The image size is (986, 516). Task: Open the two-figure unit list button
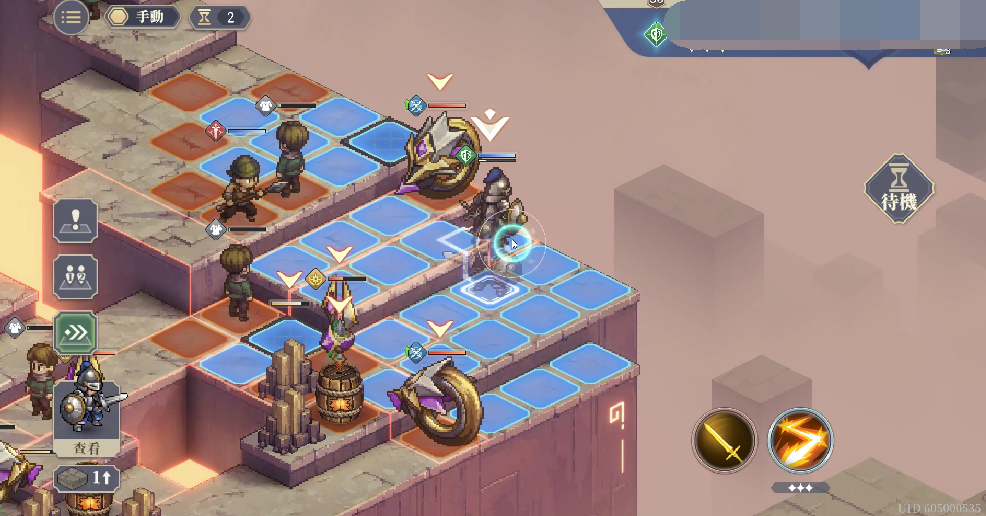coord(76,277)
